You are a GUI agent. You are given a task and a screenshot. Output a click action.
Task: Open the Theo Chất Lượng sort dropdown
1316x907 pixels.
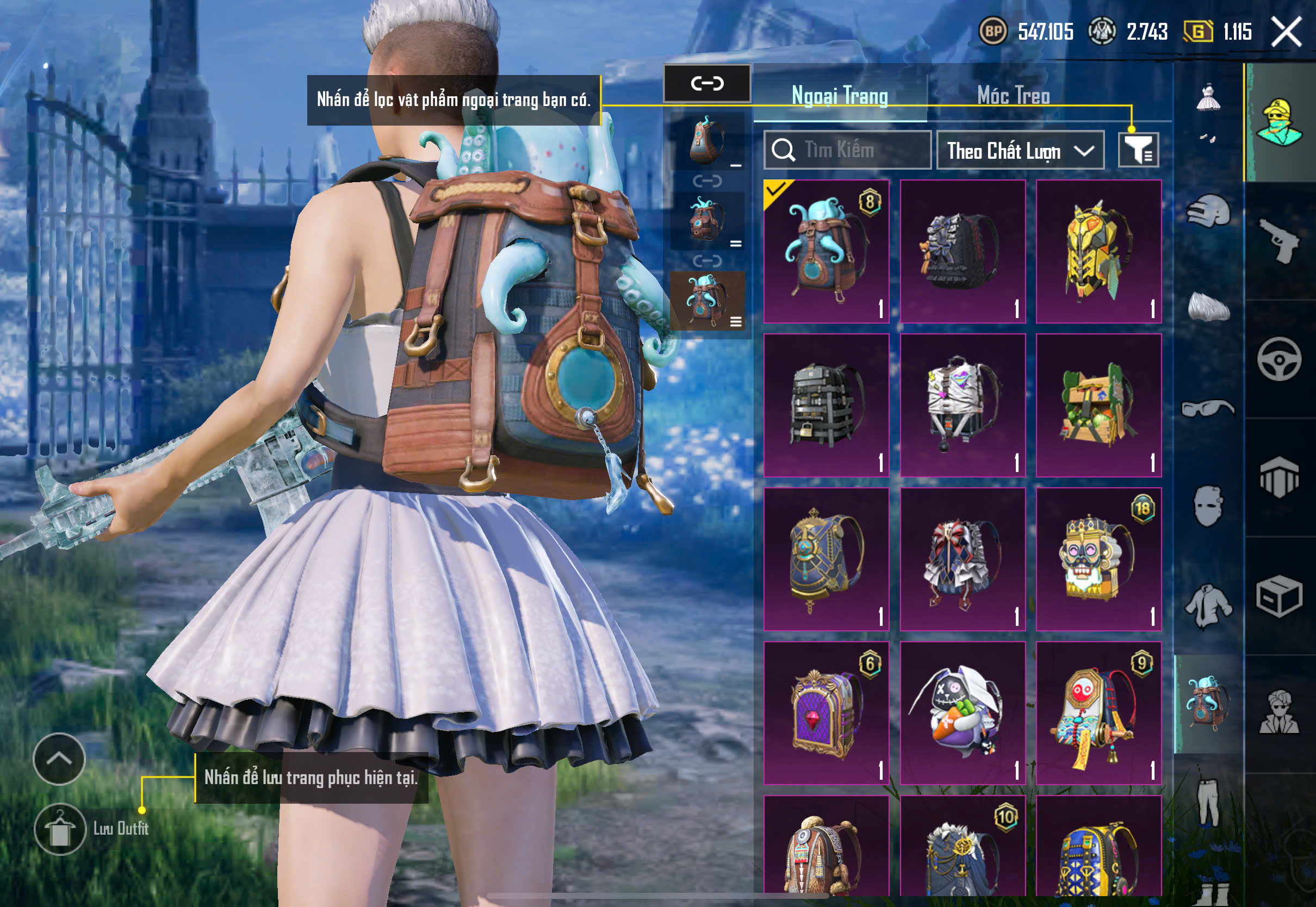[1020, 151]
